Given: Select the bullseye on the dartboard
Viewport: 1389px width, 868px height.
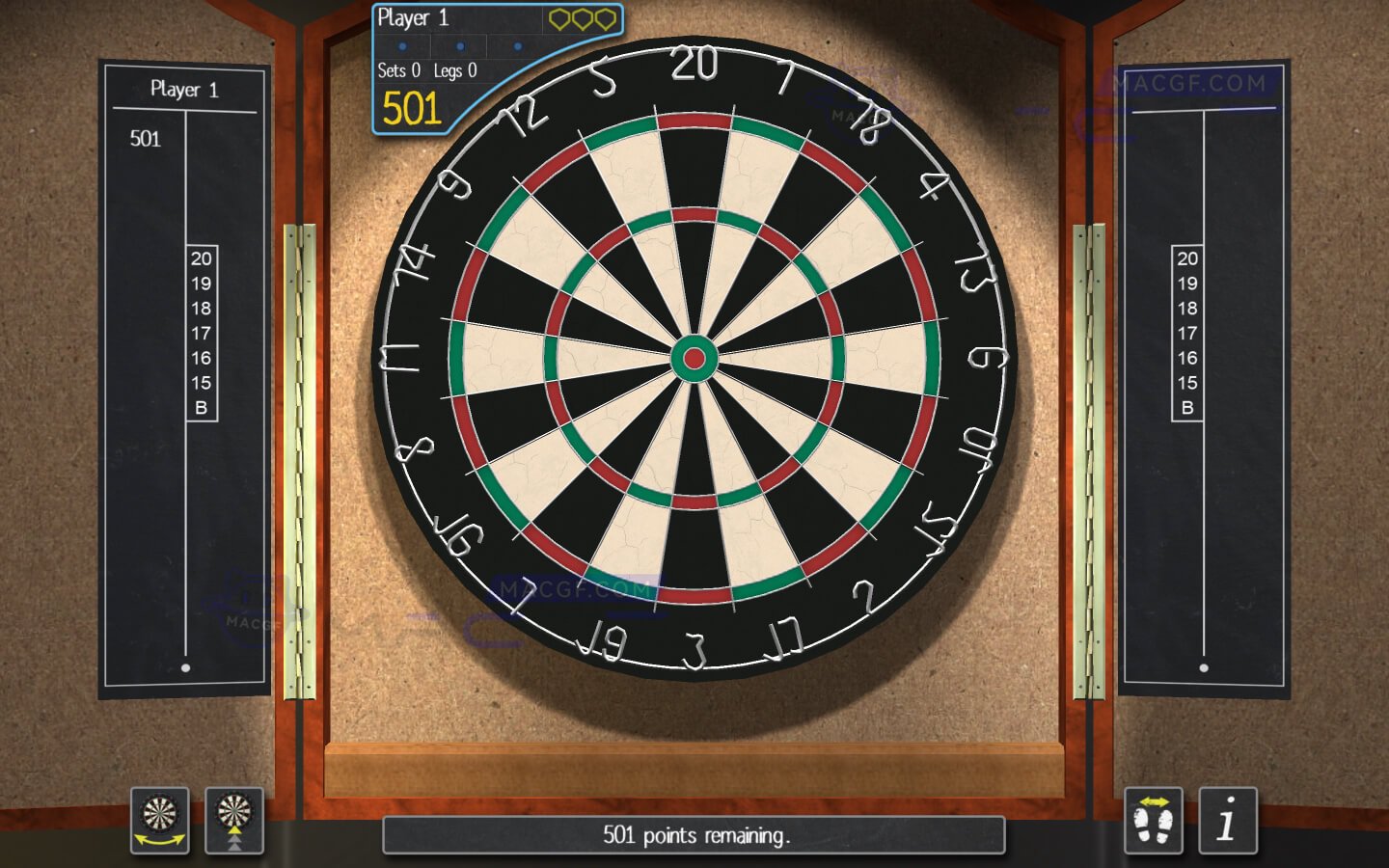Looking at the screenshot, I should click(694, 358).
